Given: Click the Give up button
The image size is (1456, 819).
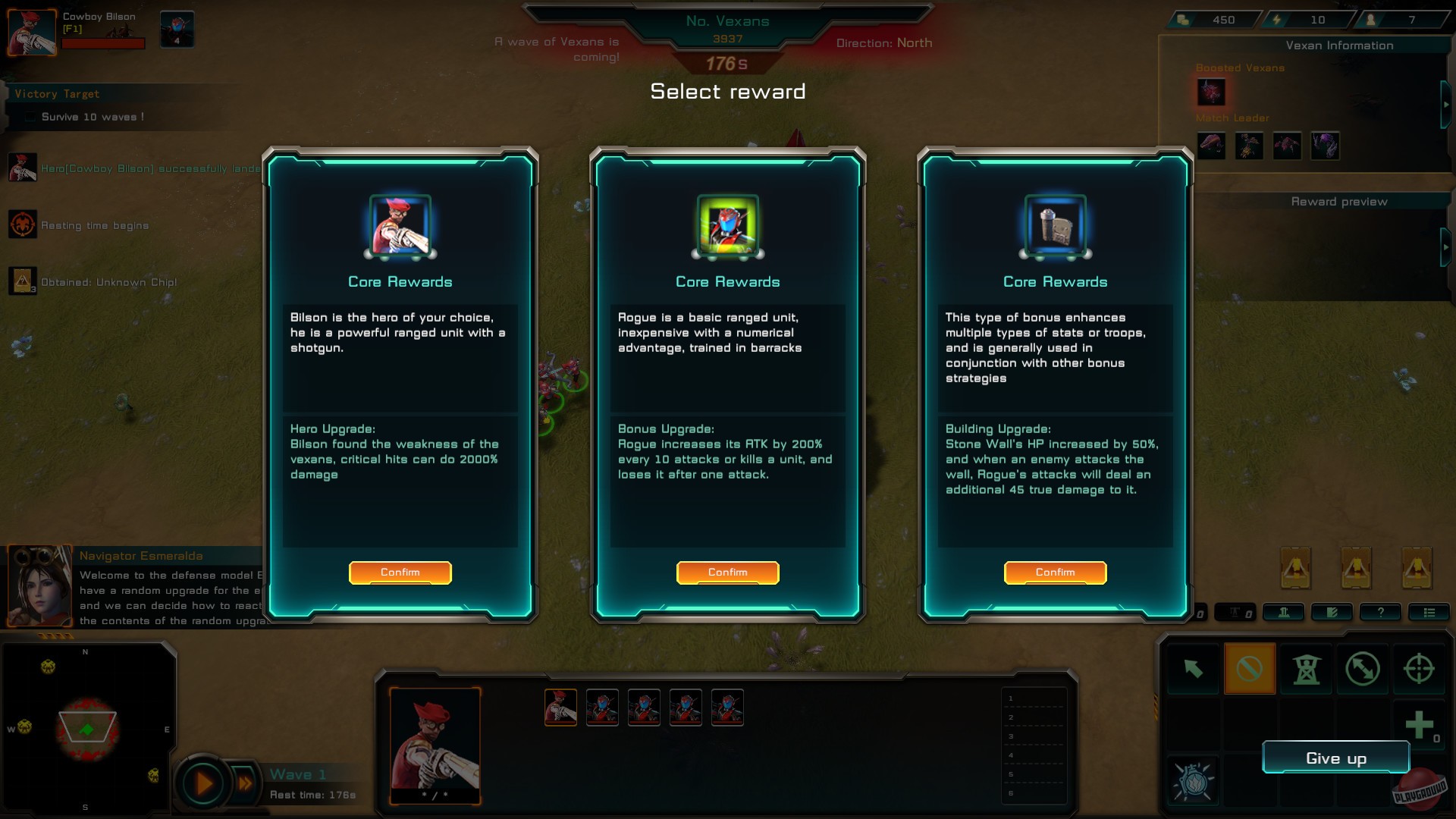Looking at the screenshot, I should [1336, 758].
